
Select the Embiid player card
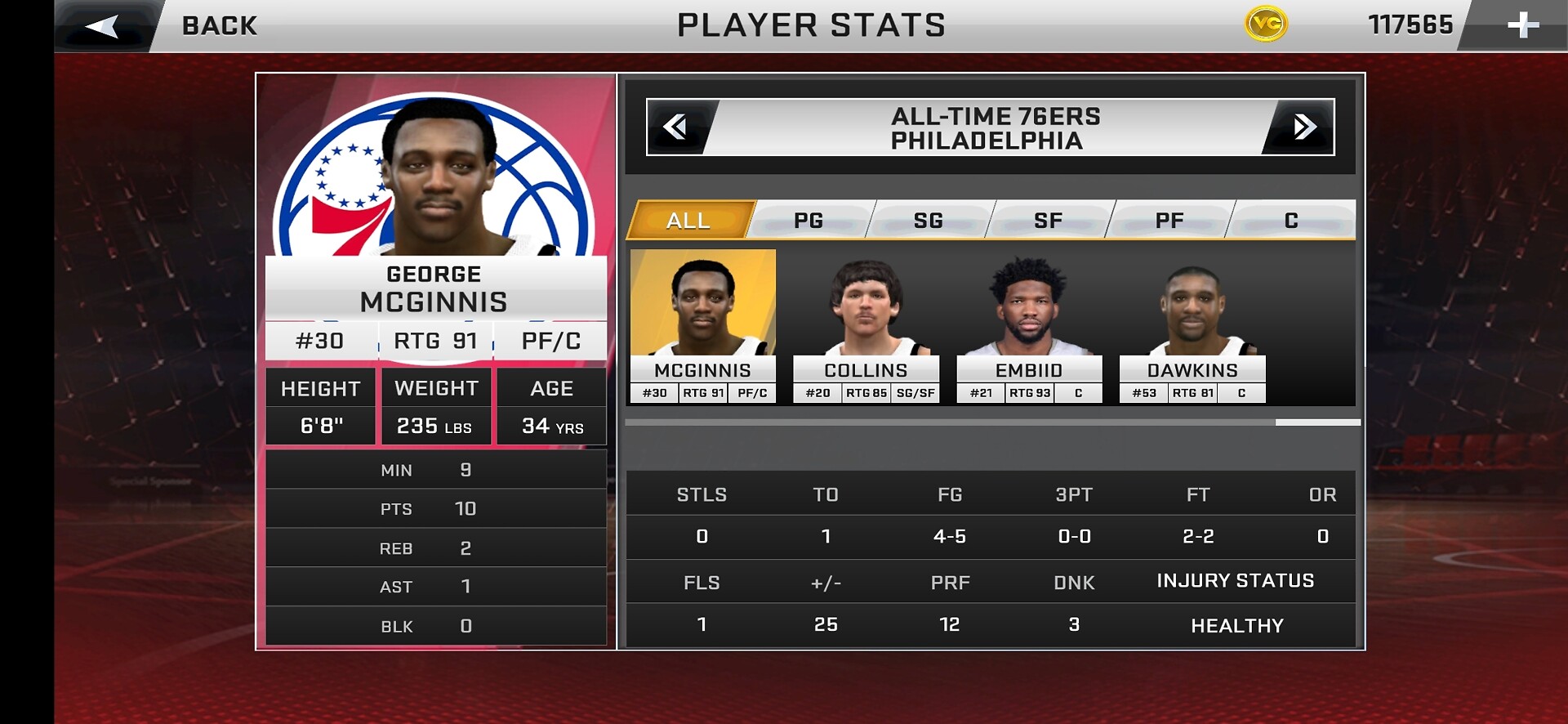coord(1029,326)
